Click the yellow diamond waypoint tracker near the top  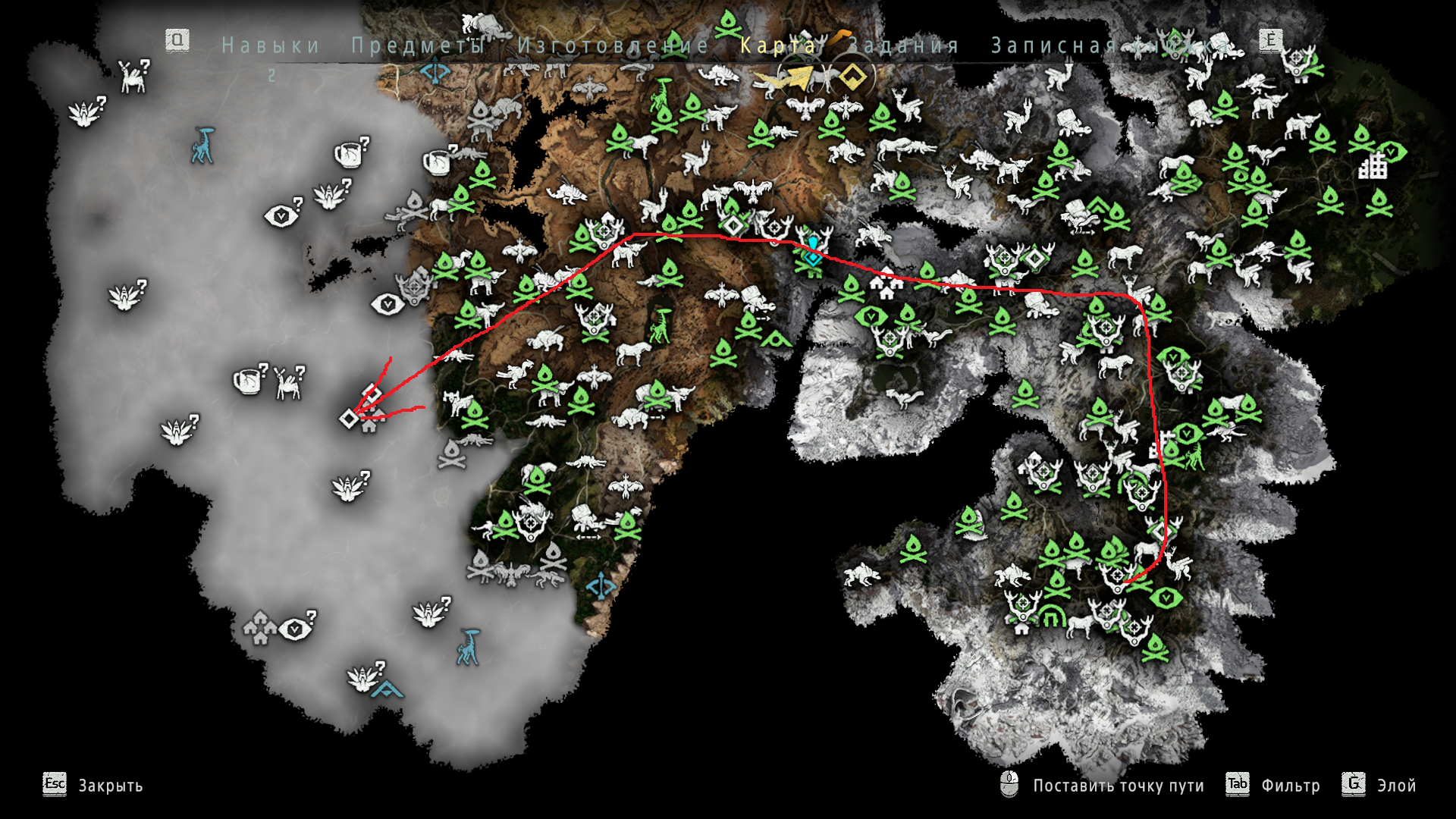coord(852,76)
